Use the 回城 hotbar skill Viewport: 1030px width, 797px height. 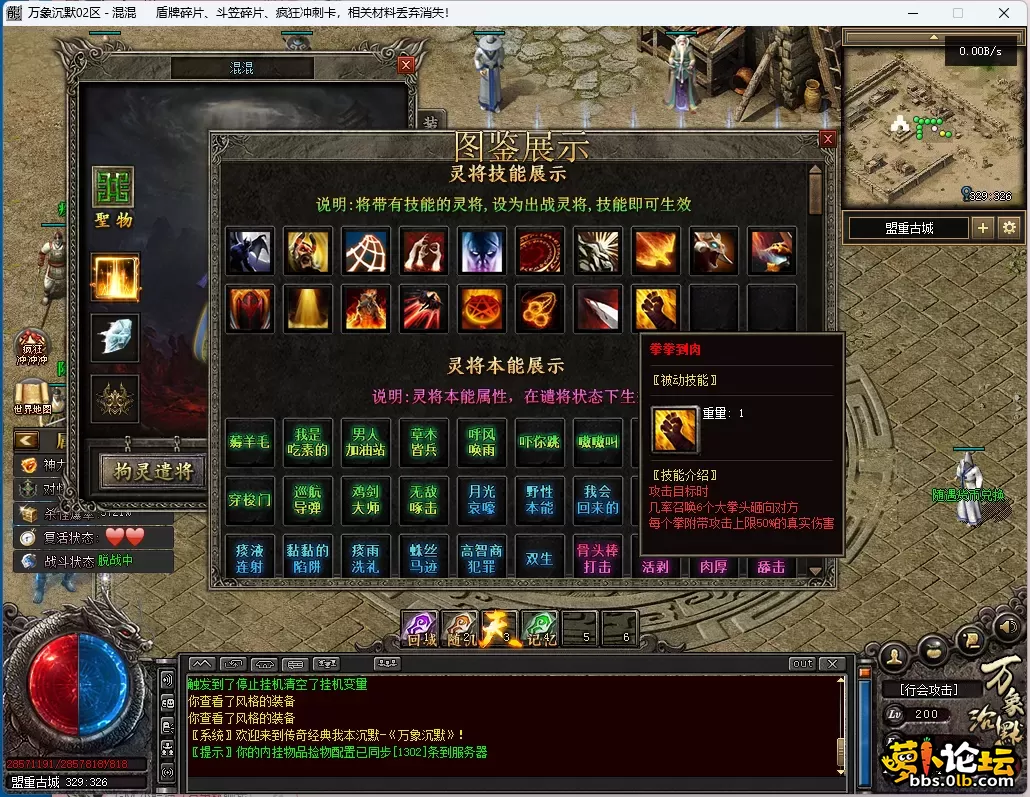[421, 627]
